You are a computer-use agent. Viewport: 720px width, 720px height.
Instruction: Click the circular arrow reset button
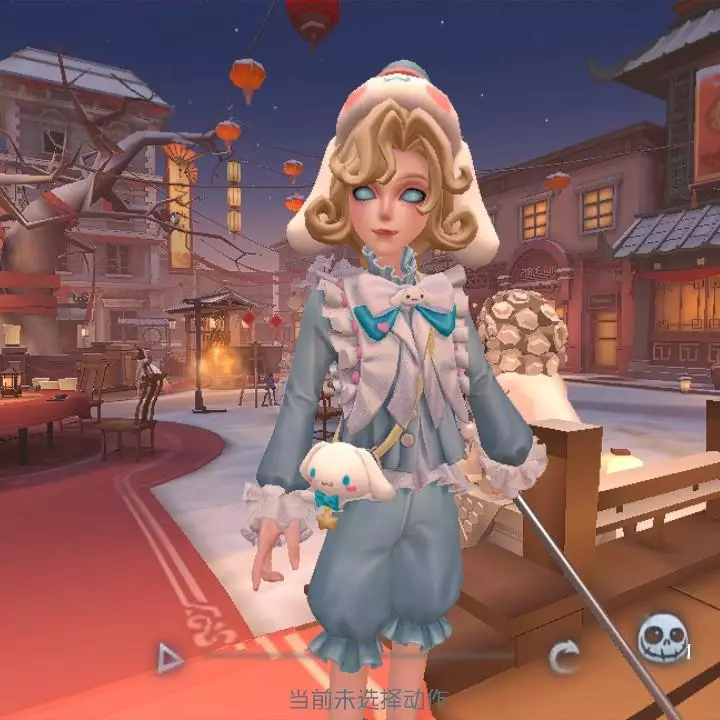pyautogui.click(x=564, y=657)
